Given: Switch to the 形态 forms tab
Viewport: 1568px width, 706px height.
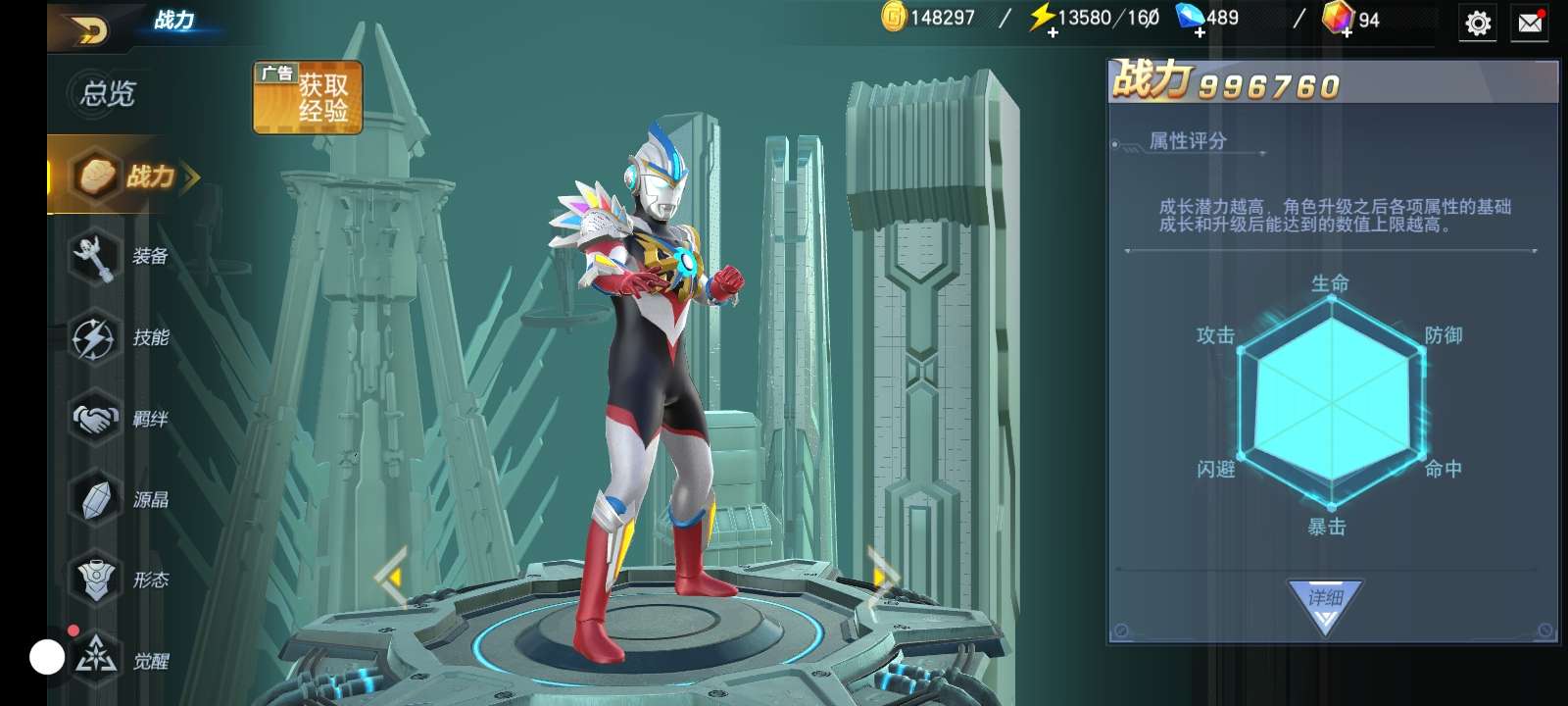Looking at the screenshot, I should [x=122, y=580].
